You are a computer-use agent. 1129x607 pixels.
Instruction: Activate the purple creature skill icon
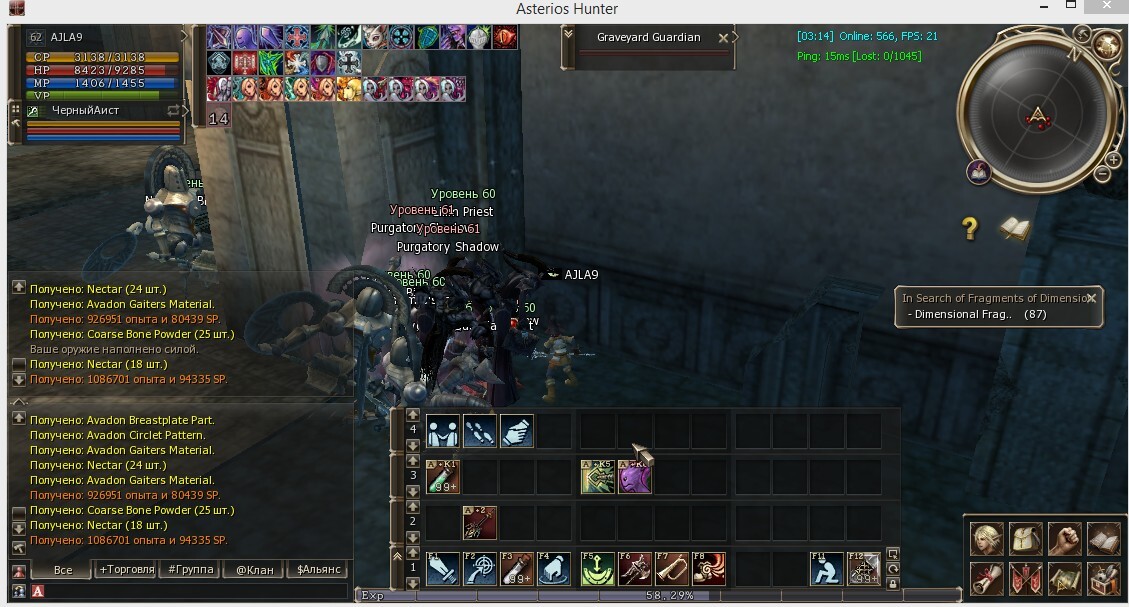635,477
